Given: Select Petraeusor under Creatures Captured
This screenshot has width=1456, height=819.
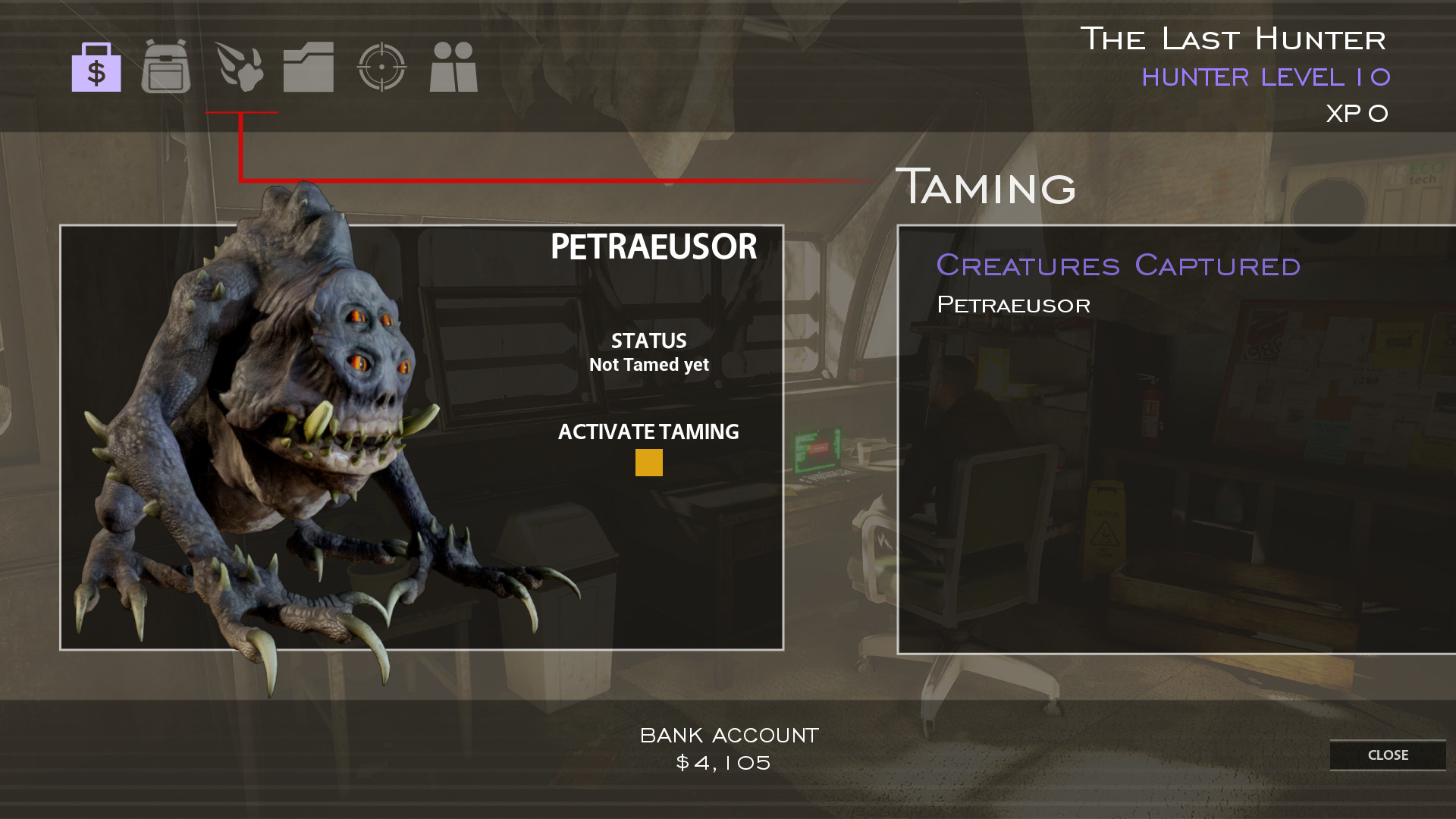Looking at the screenshot, I should [1014, 305].
